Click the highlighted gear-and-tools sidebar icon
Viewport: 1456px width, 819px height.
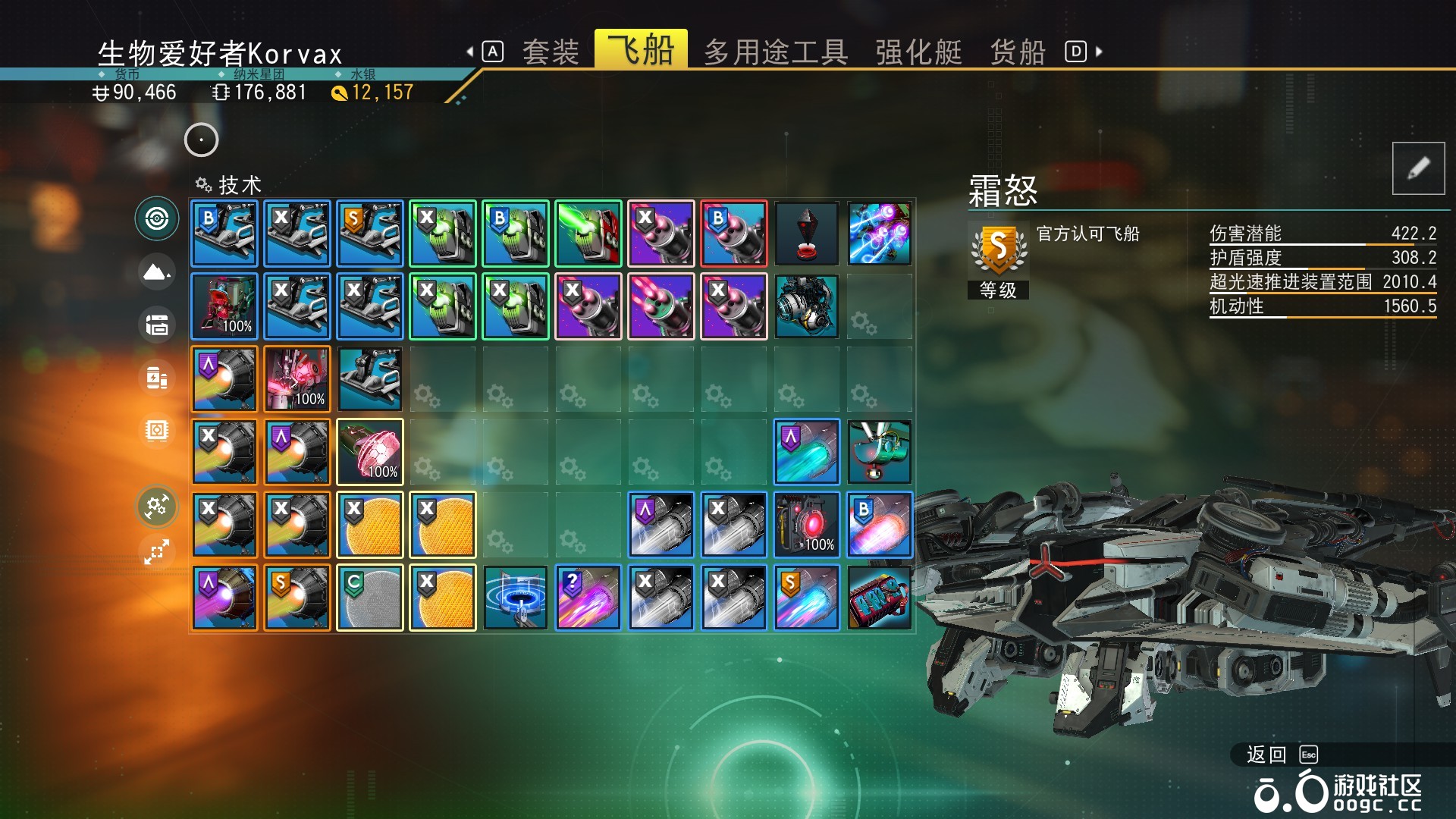(x=156, y=507)
